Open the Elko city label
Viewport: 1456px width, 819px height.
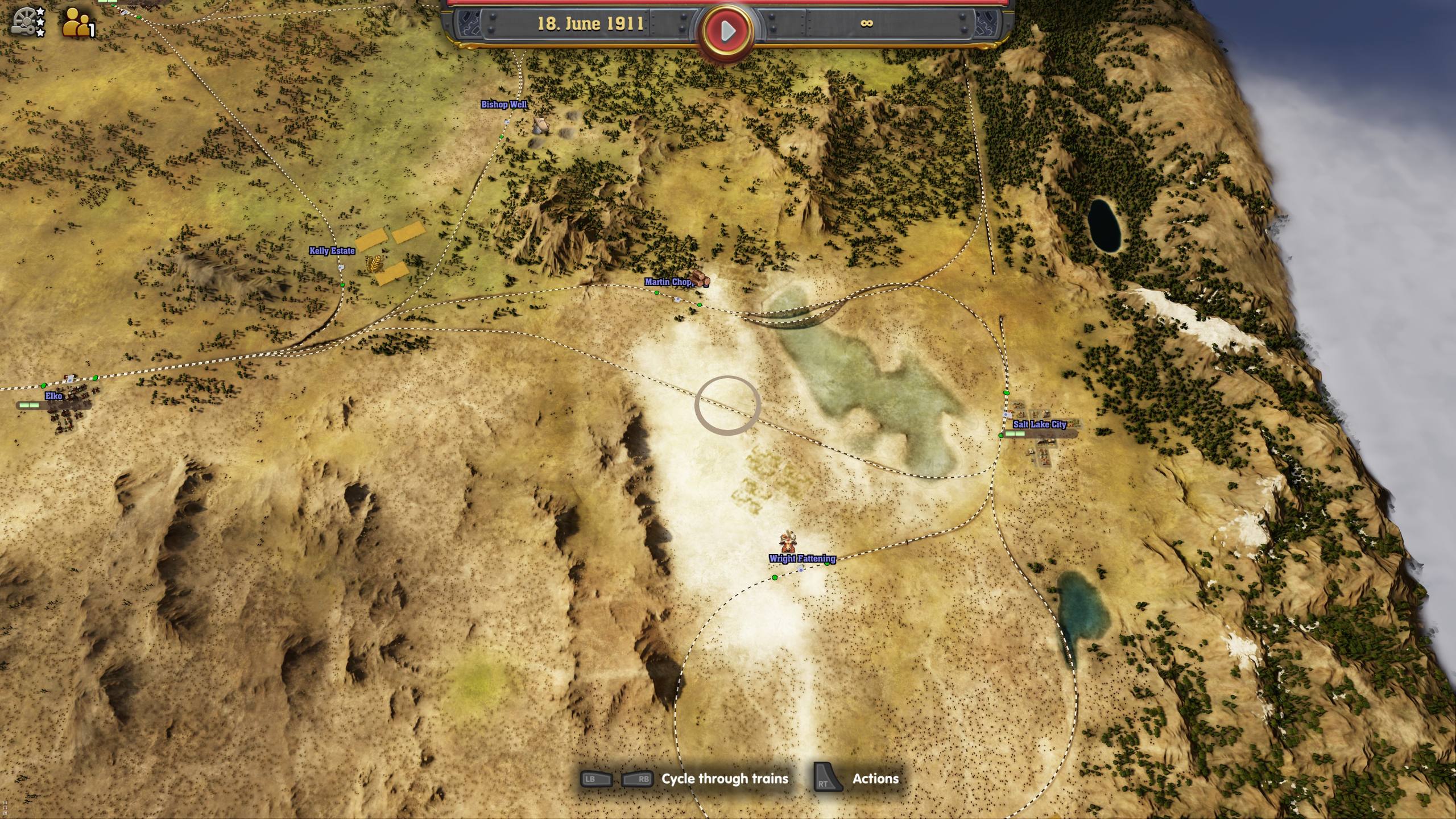coord(53,396)
